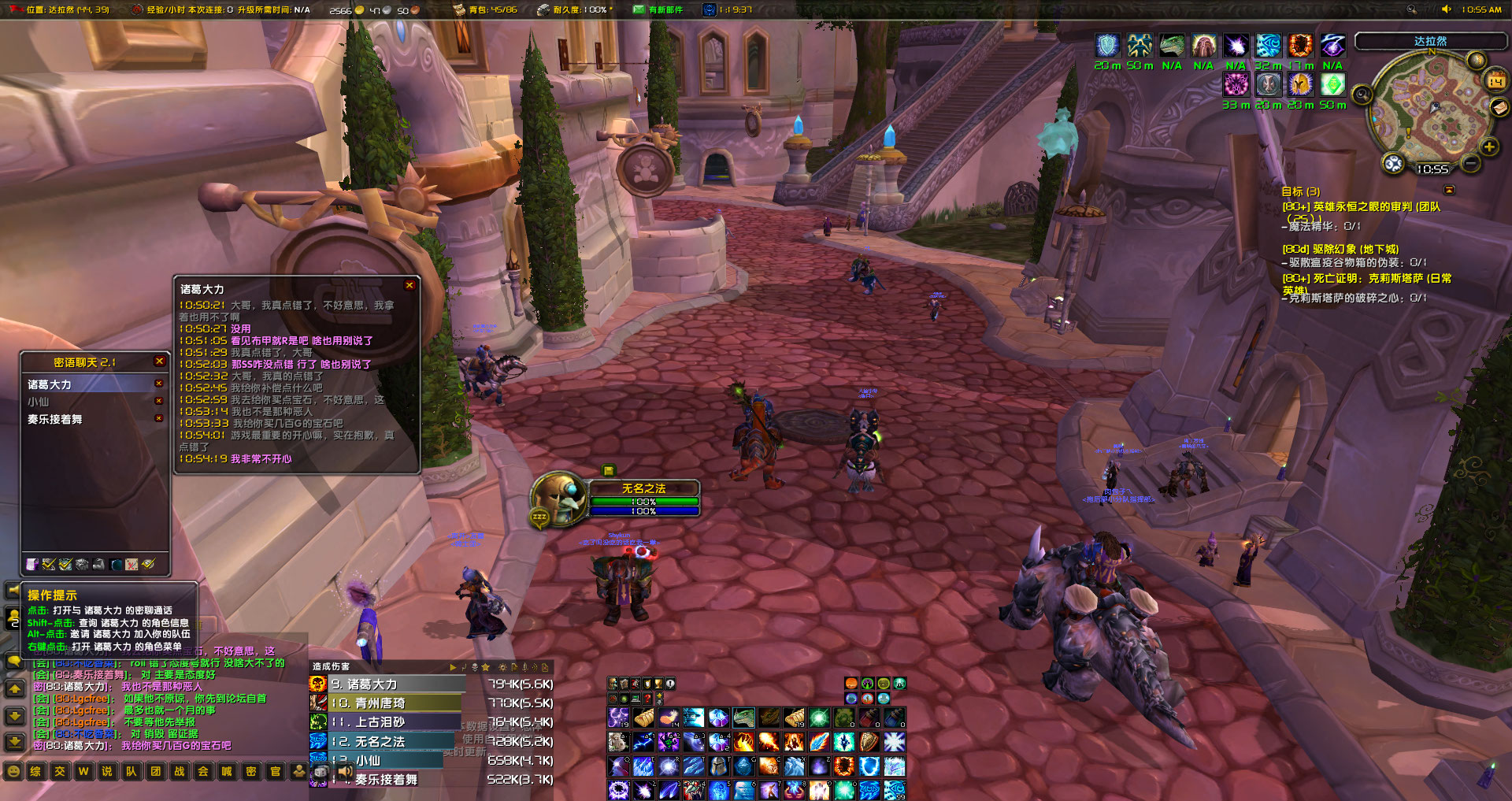Toggle the play arrow on the damage meter

click(454, 667)
